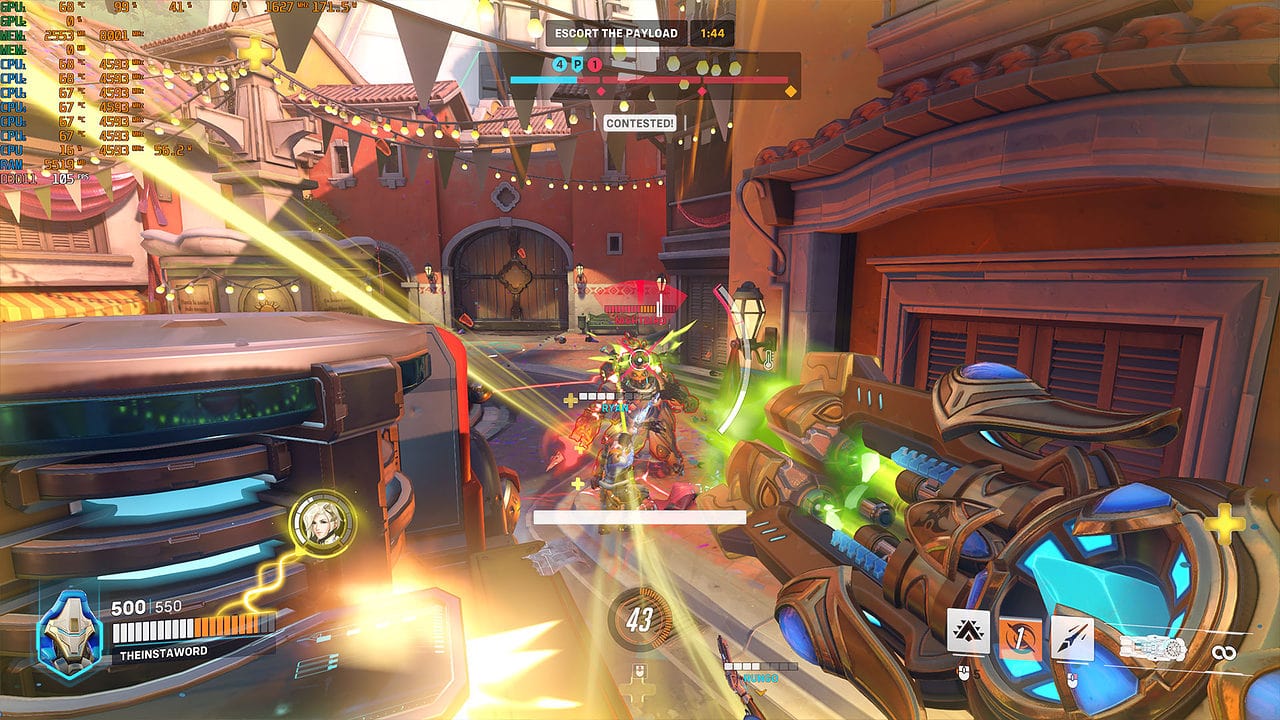The width and height of the screenshot is (1280, 720).
Task: Click the weapon icon beside the infinity symbol
Action: [x=1152, y=650]
